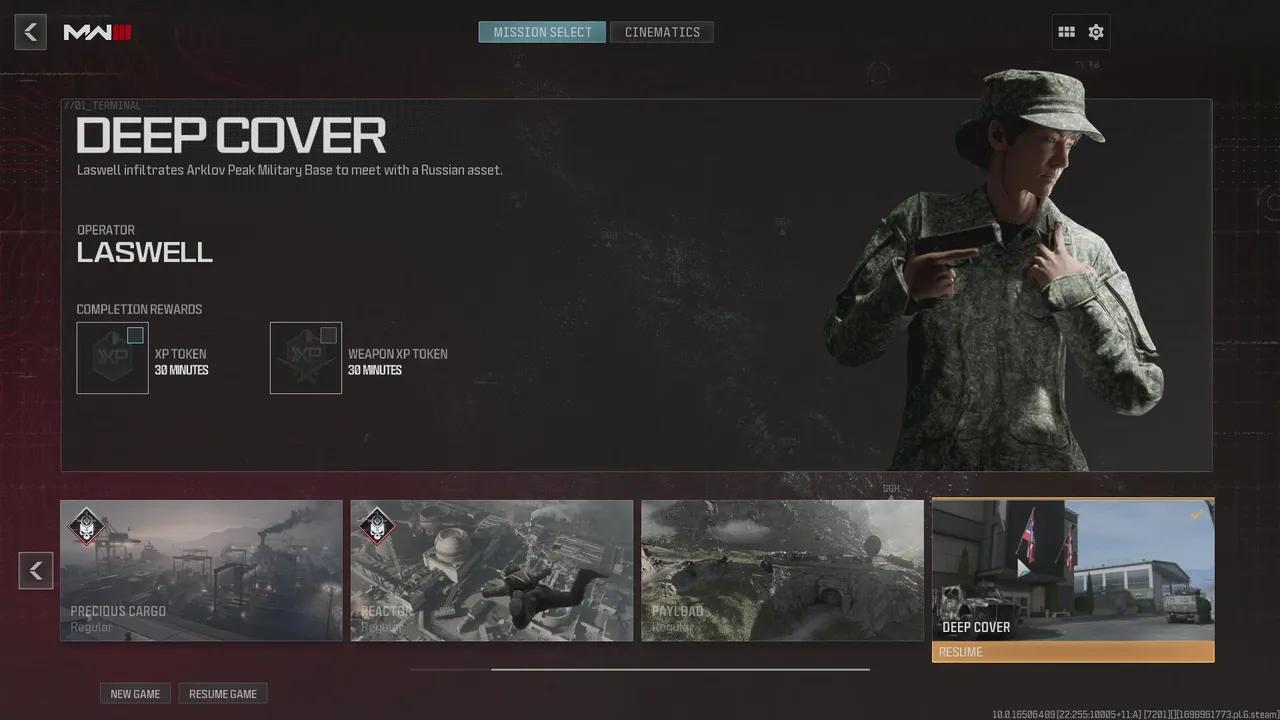Click the MWIII logo
This screenshot has height=720, width=1280.
(96, 31)
